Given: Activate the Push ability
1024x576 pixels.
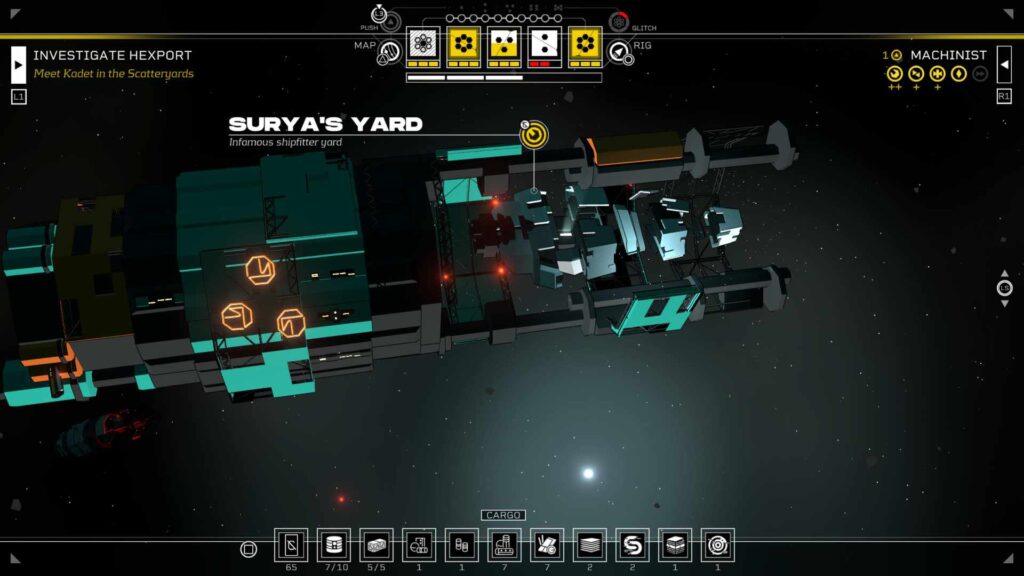Looking at the screenshot, I should click(380, 15).
